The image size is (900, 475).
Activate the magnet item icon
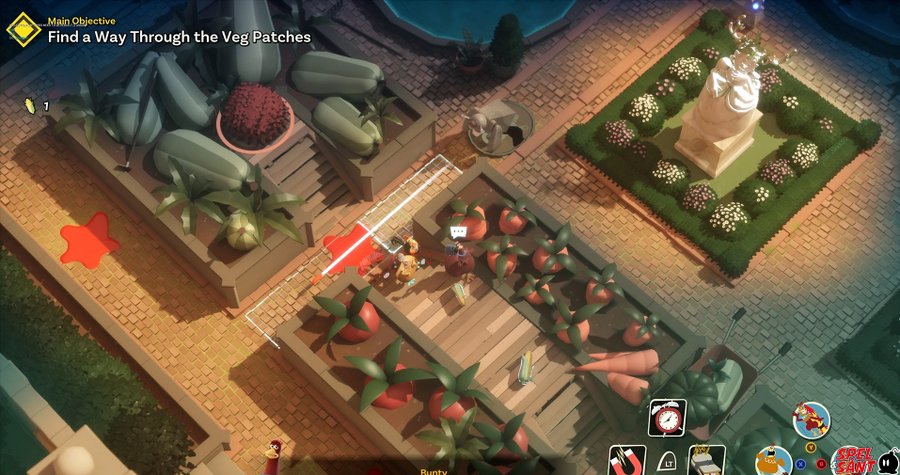pyautogui.click(x=625, y=459)
